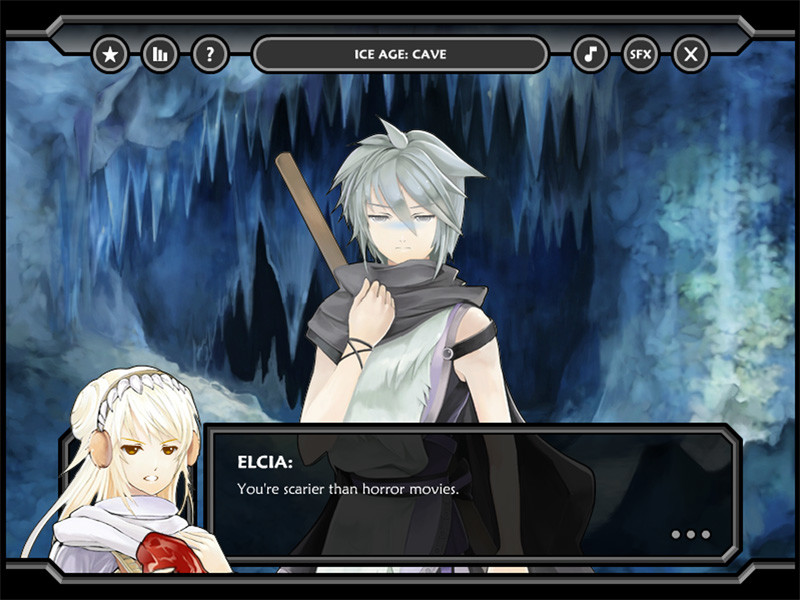Show the bar chart stats screen

click(x=160, y=54)
